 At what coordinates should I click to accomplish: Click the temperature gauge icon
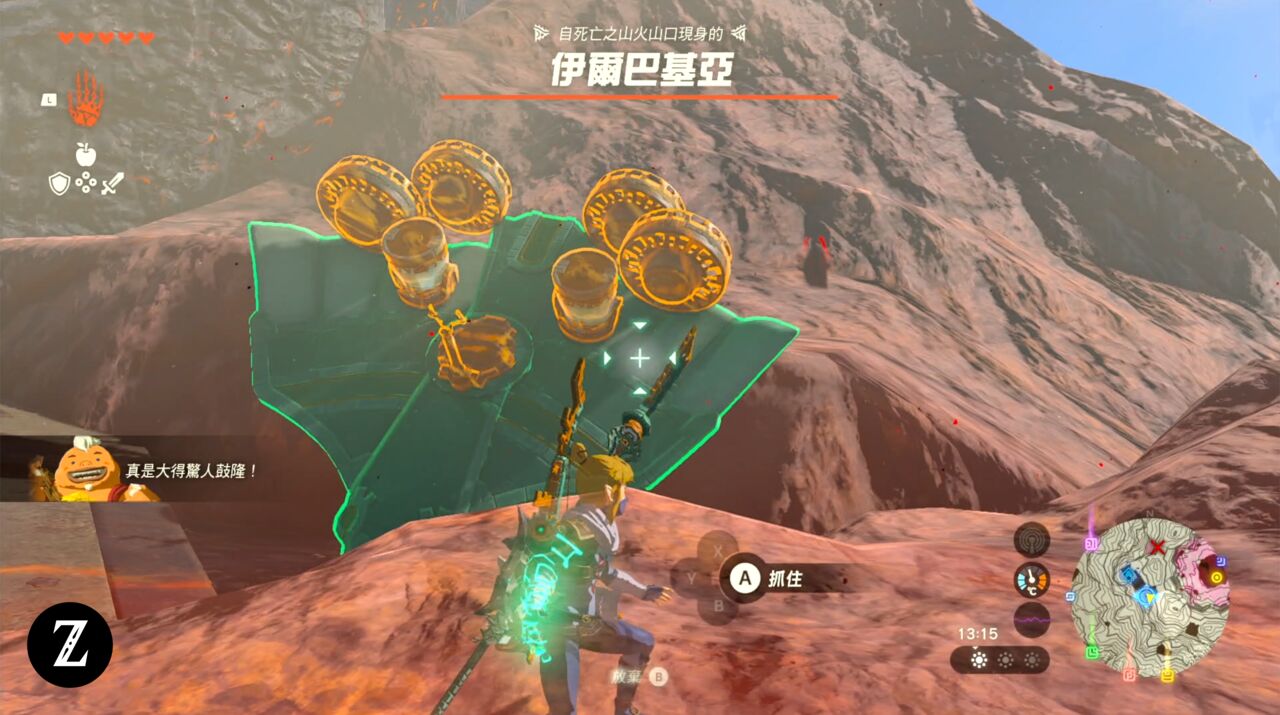pyautogui.click(x=1031, y=580)
